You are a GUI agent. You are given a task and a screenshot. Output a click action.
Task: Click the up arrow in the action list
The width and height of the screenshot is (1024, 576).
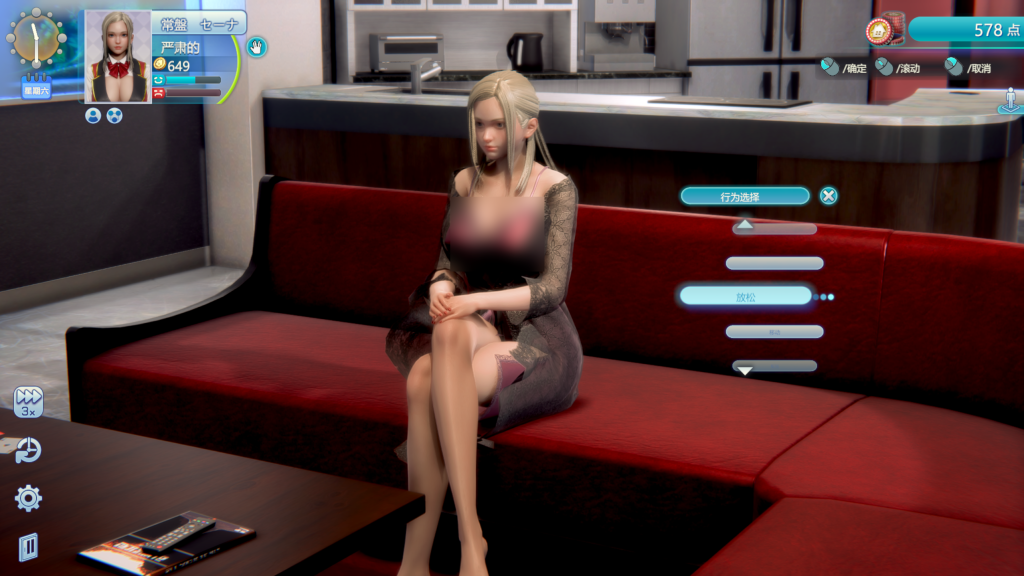(745, 226)
